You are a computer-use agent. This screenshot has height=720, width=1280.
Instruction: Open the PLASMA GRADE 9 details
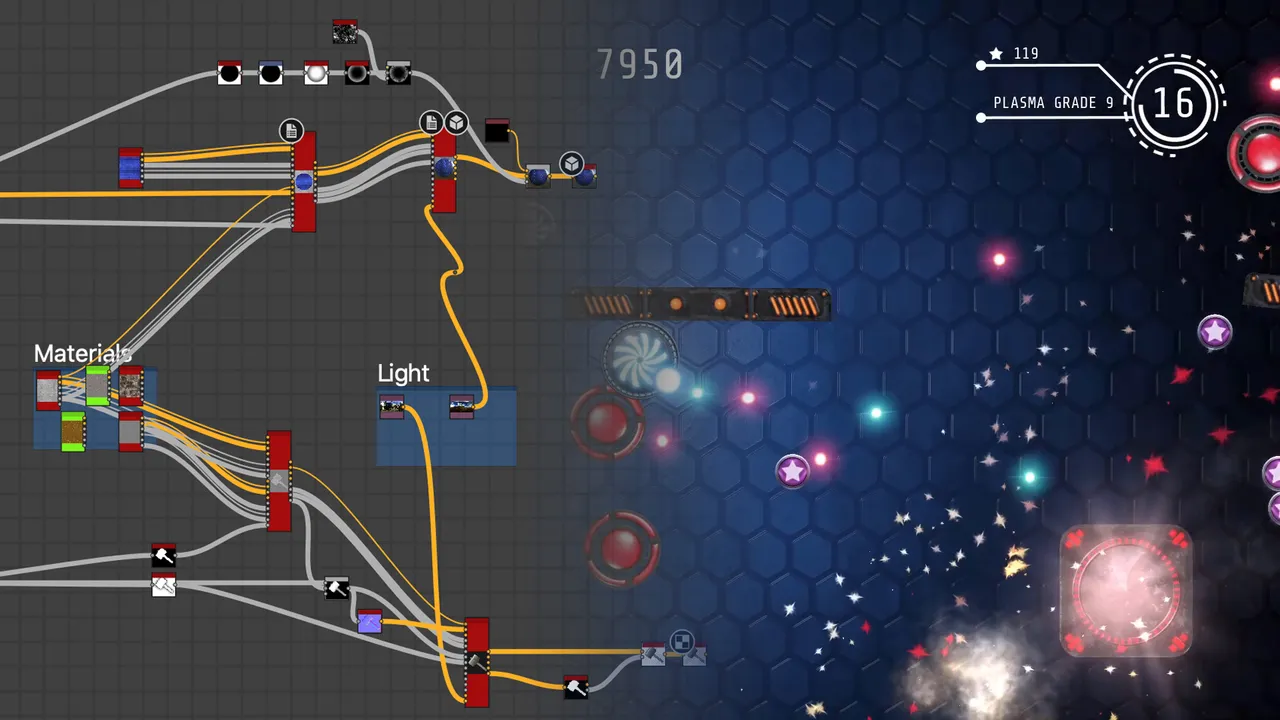pyautogui.click(x=1055, y=102)
